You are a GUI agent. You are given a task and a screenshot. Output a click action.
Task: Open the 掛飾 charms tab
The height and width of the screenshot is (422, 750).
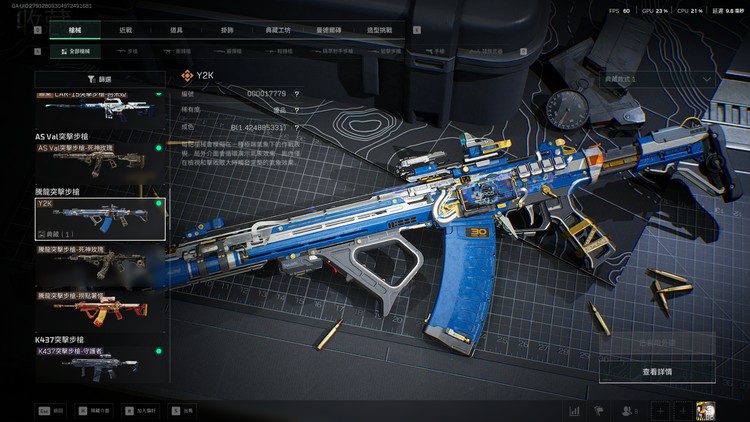click(228, 31)
